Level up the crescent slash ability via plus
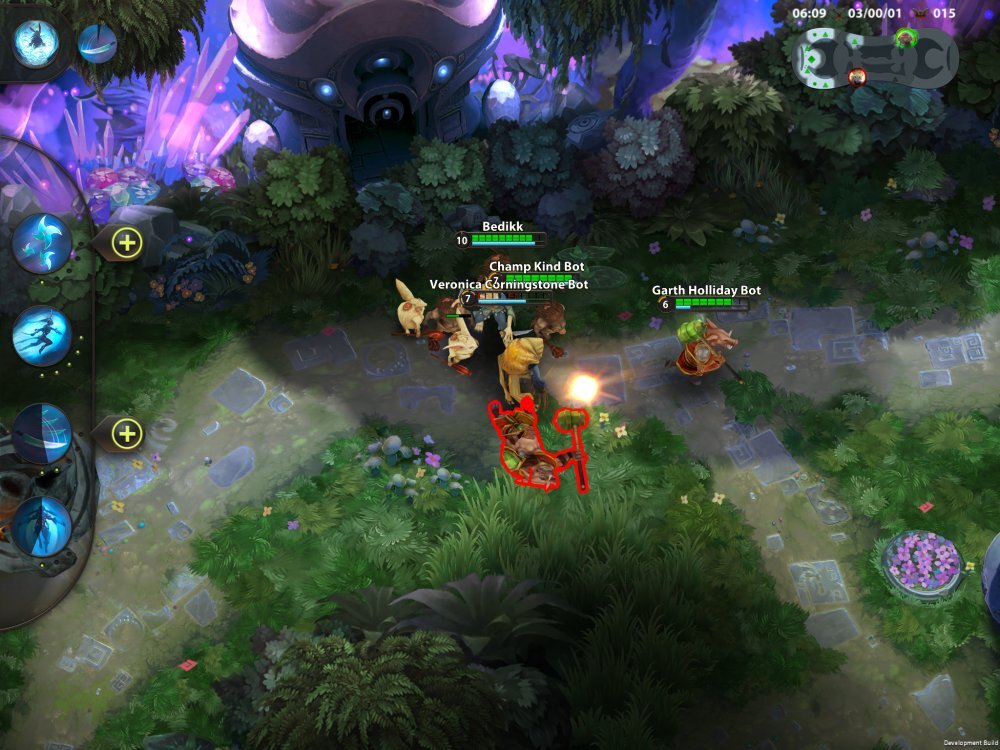Image resolution: width=1000 pixels, height=750 pixels. [127, 434]
